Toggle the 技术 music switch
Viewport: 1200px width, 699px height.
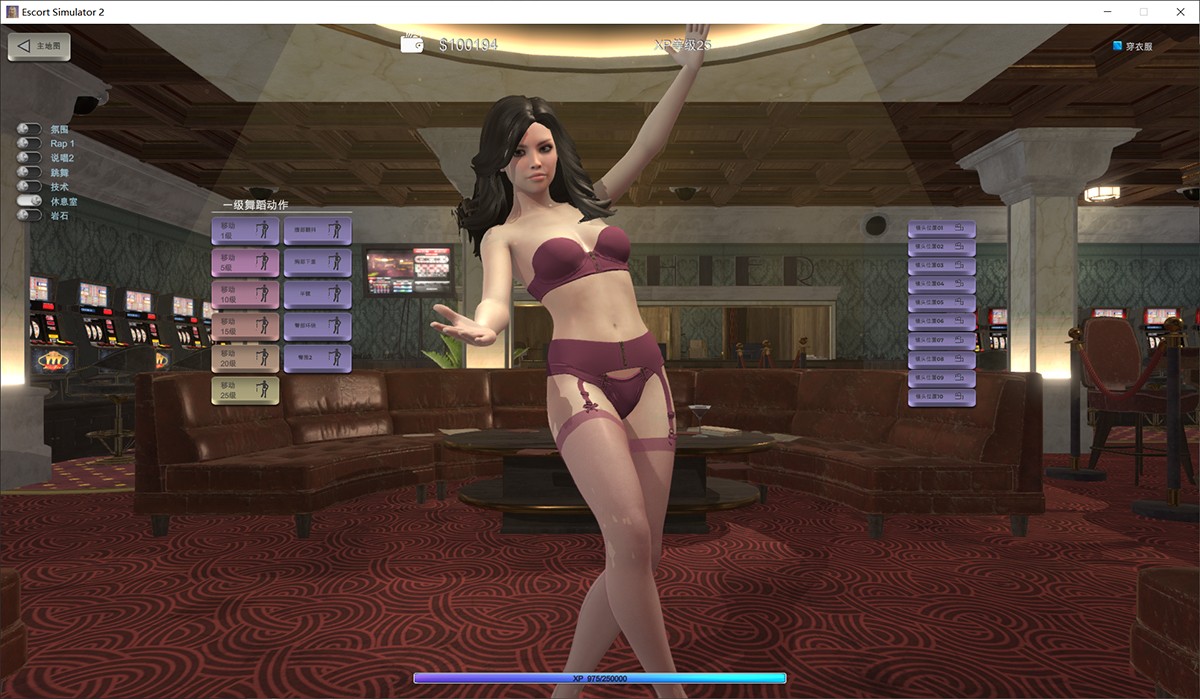click(x=30, y=186)
